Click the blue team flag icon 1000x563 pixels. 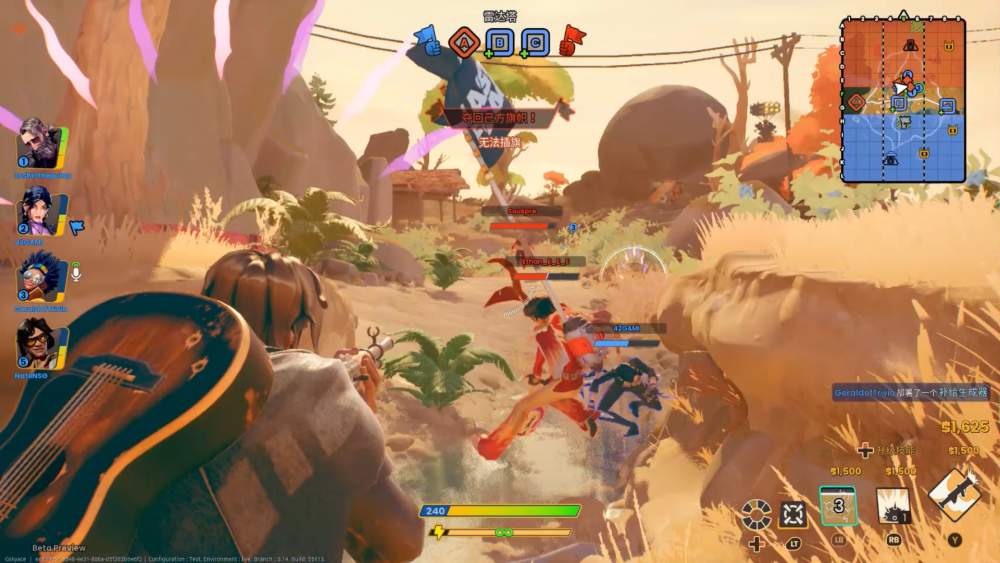click(426, 40)
